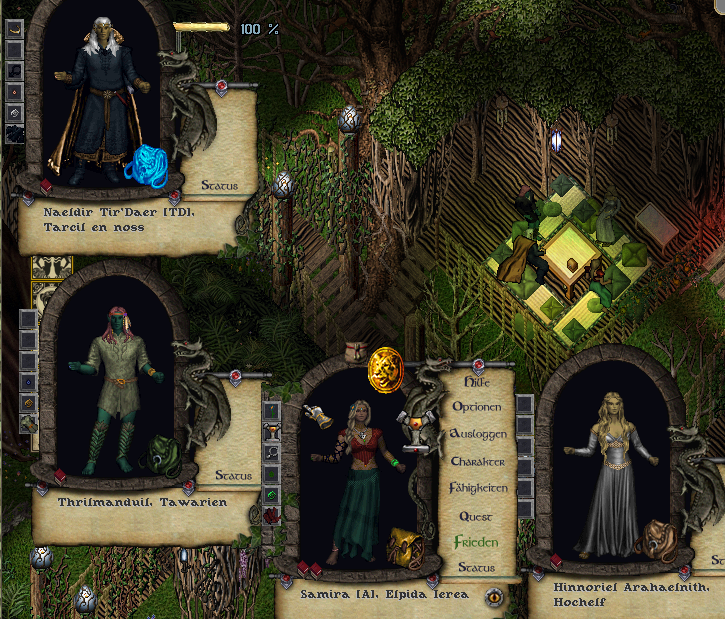
Task: Open Hinnoriel's brown leather backpack
Action: click(x=655, y=538)
